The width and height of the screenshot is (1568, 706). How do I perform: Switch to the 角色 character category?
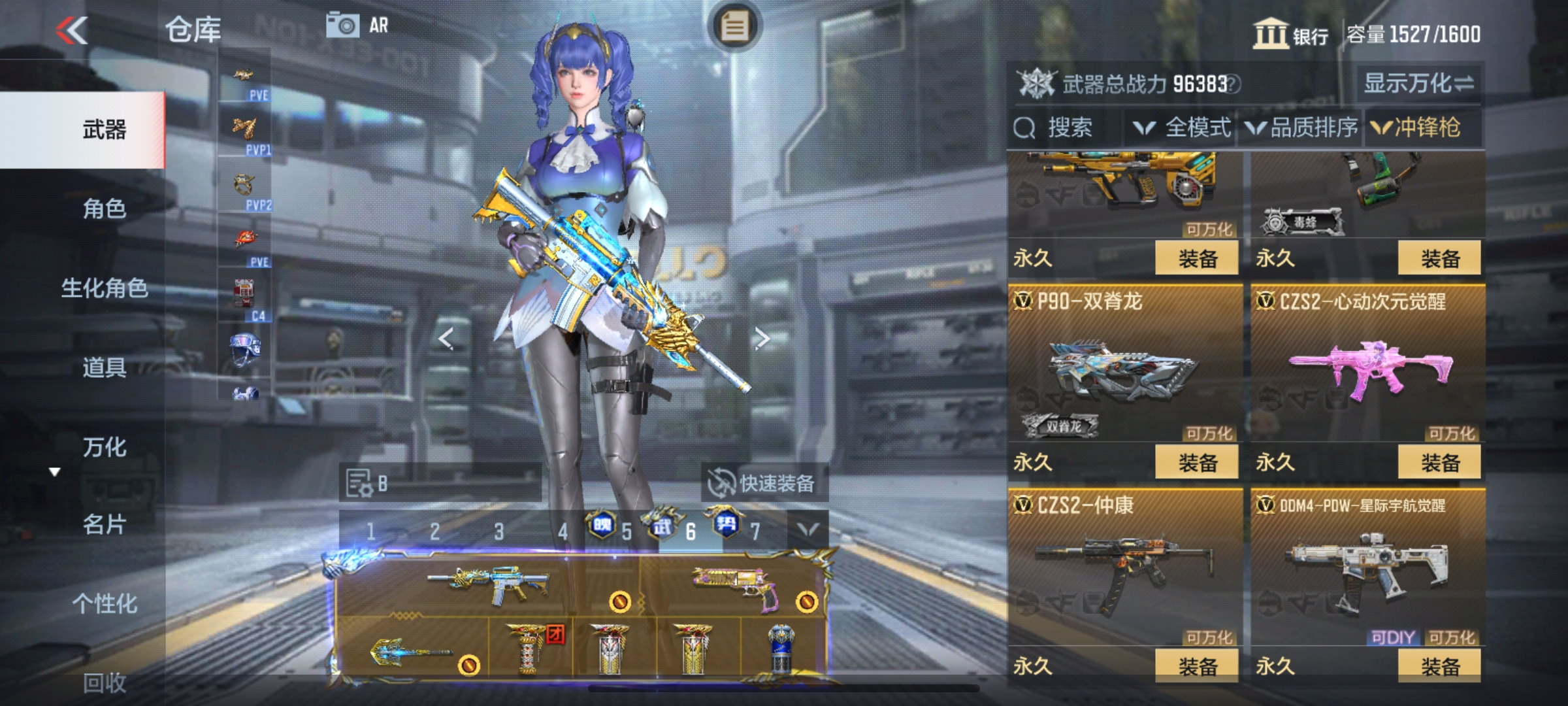coord(104,209)
